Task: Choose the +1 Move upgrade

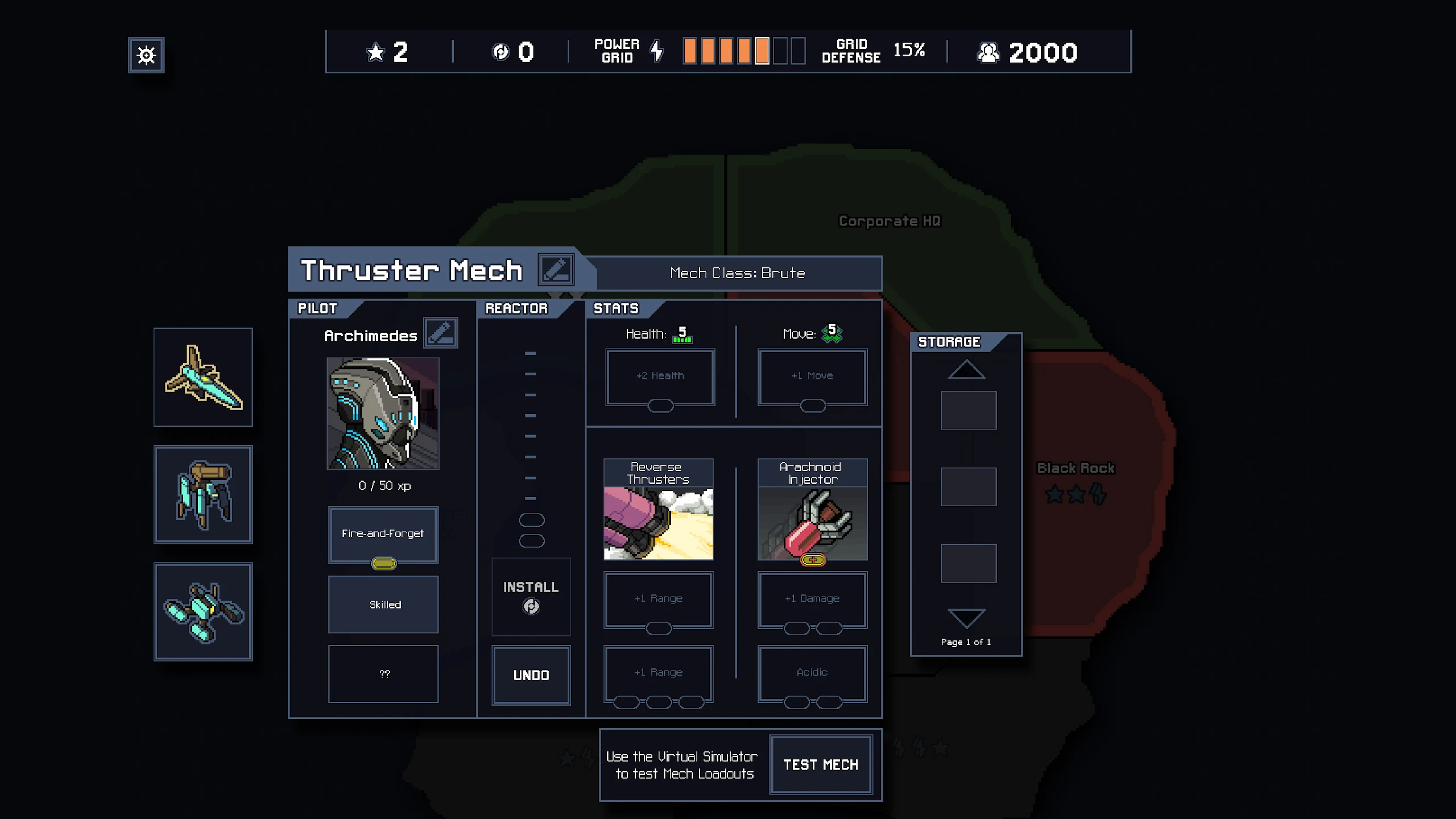Action: pyautogui.click(x=812, y=376)
